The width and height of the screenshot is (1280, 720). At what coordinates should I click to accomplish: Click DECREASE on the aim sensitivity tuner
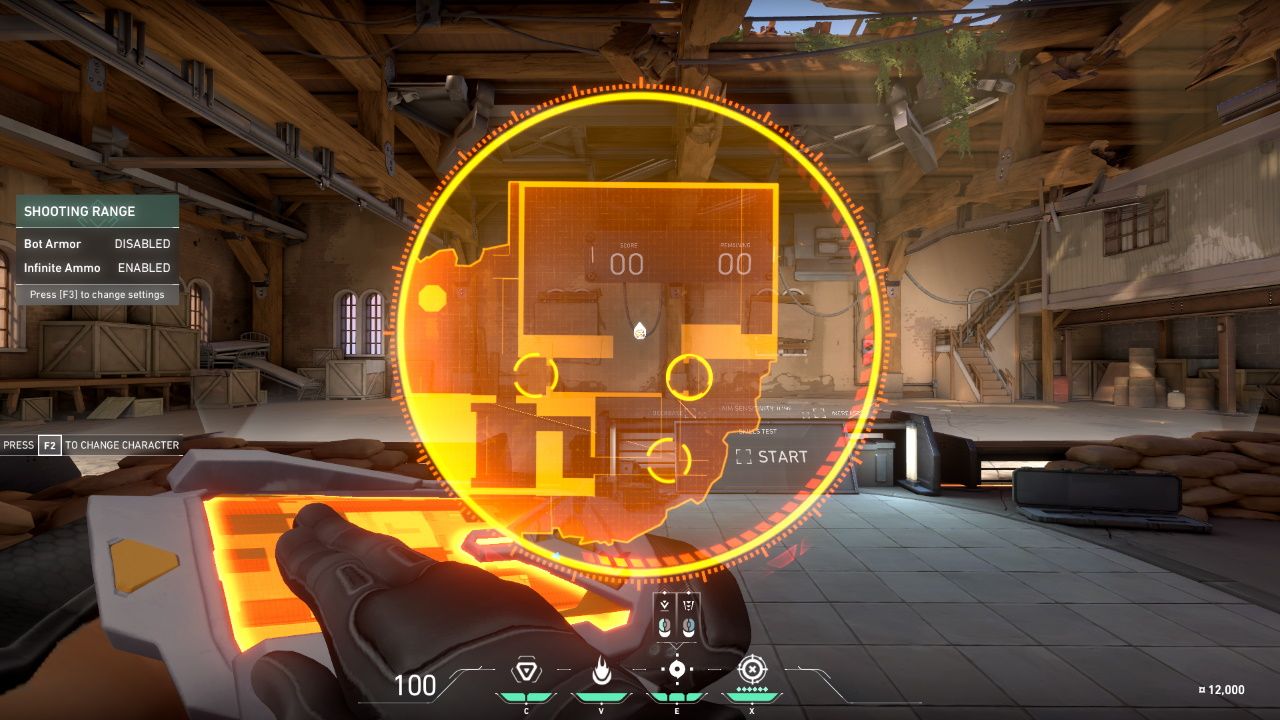pyautogui.click(x=665, y=412)
